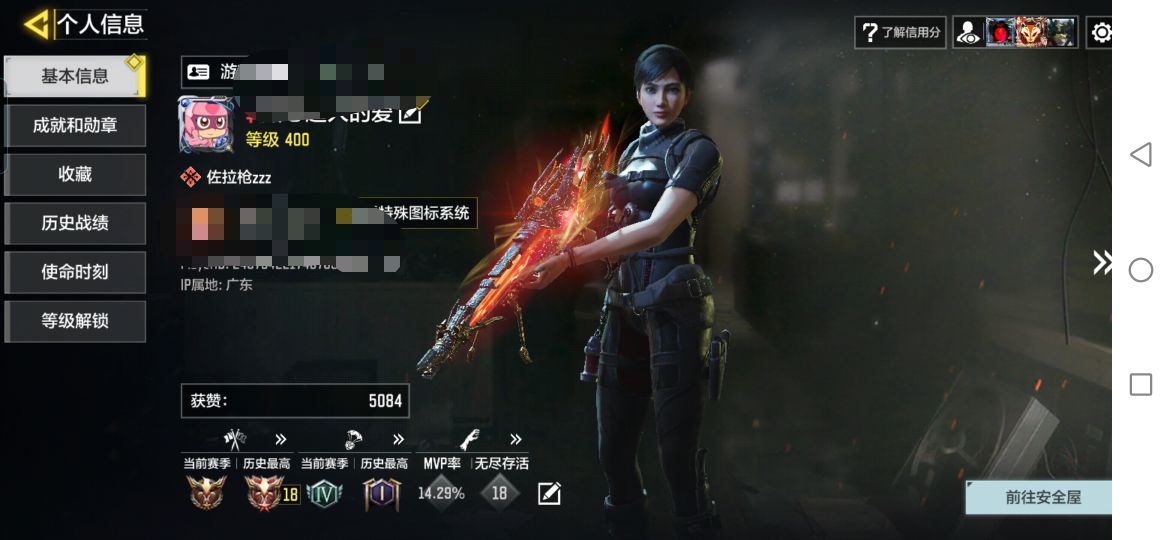Click the 了解信用分 help button
The width and height of the screenshot is (1170, 540).
point(901,32)
